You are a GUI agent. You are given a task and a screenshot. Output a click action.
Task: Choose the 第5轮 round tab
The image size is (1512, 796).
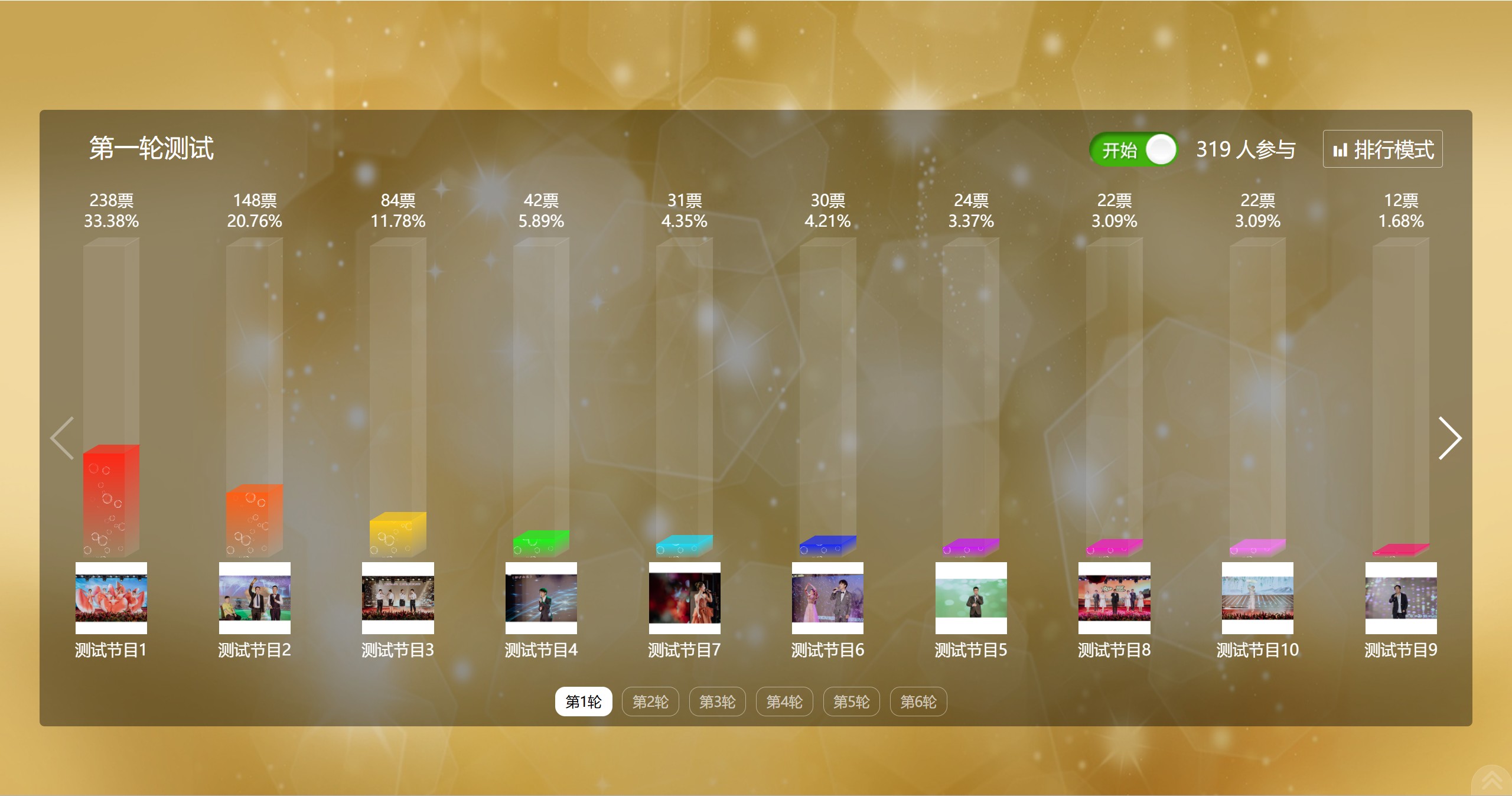pyautogui.click(x=851, y=702)
